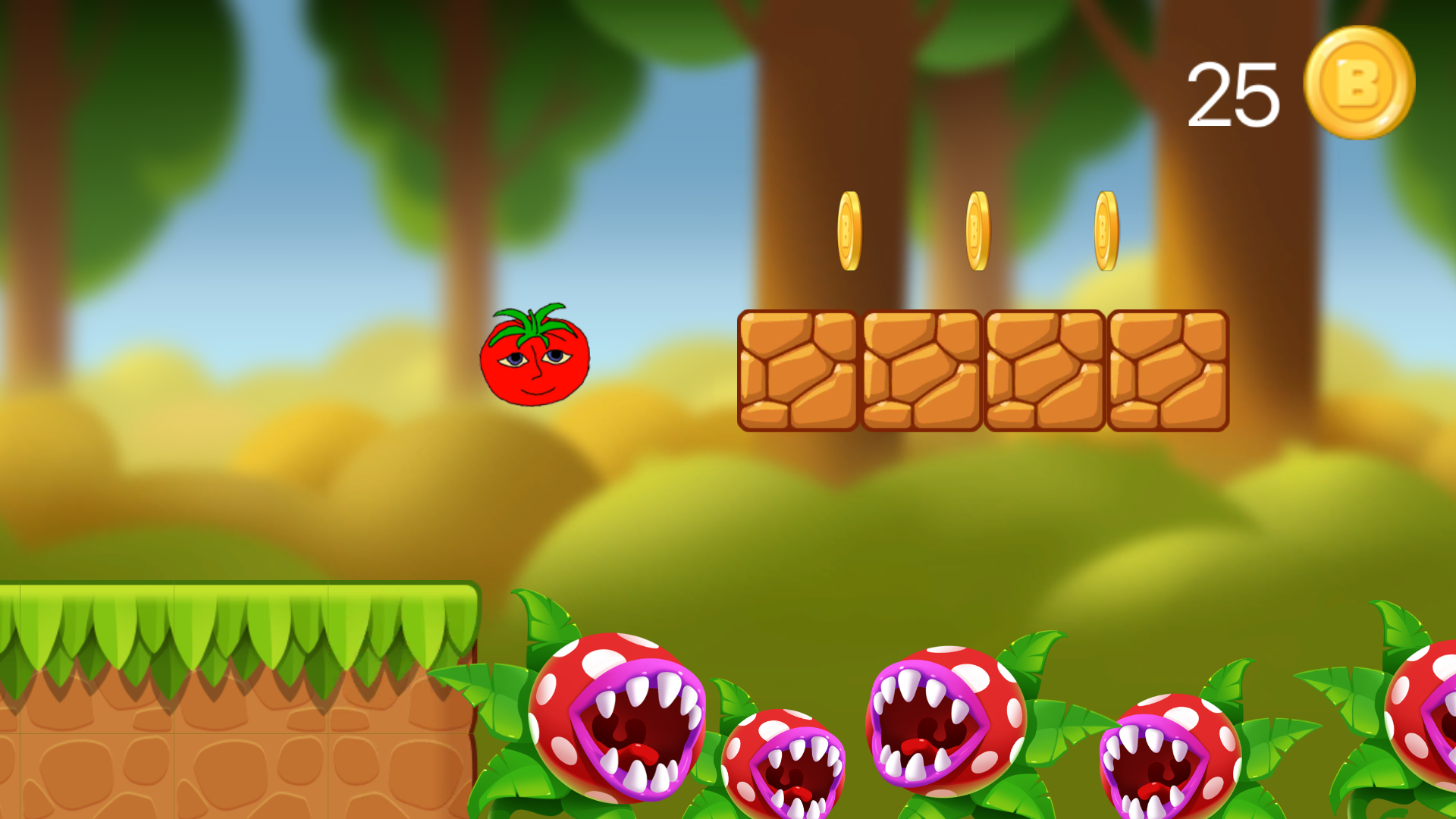Click the rightmost brick block

(x=1166, y=372)
